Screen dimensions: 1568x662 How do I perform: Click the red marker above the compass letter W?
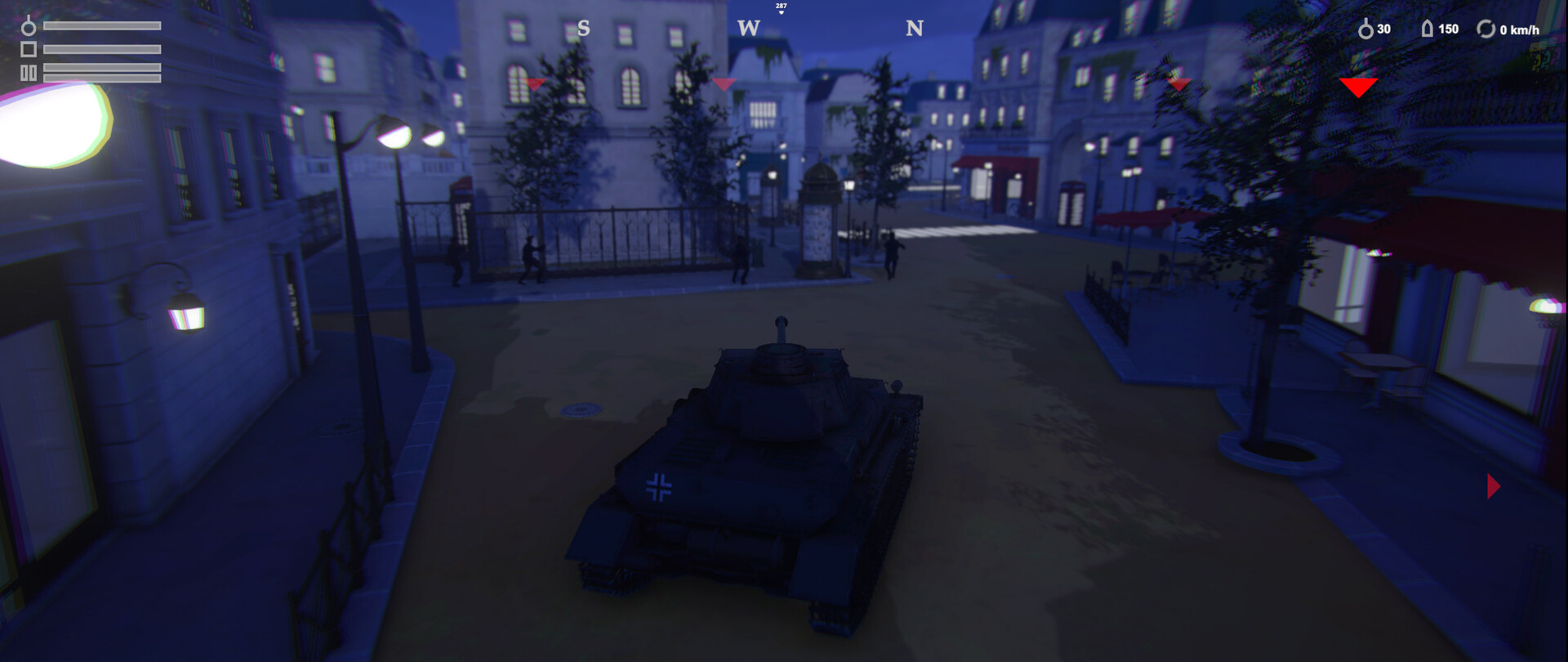[722, 83]
